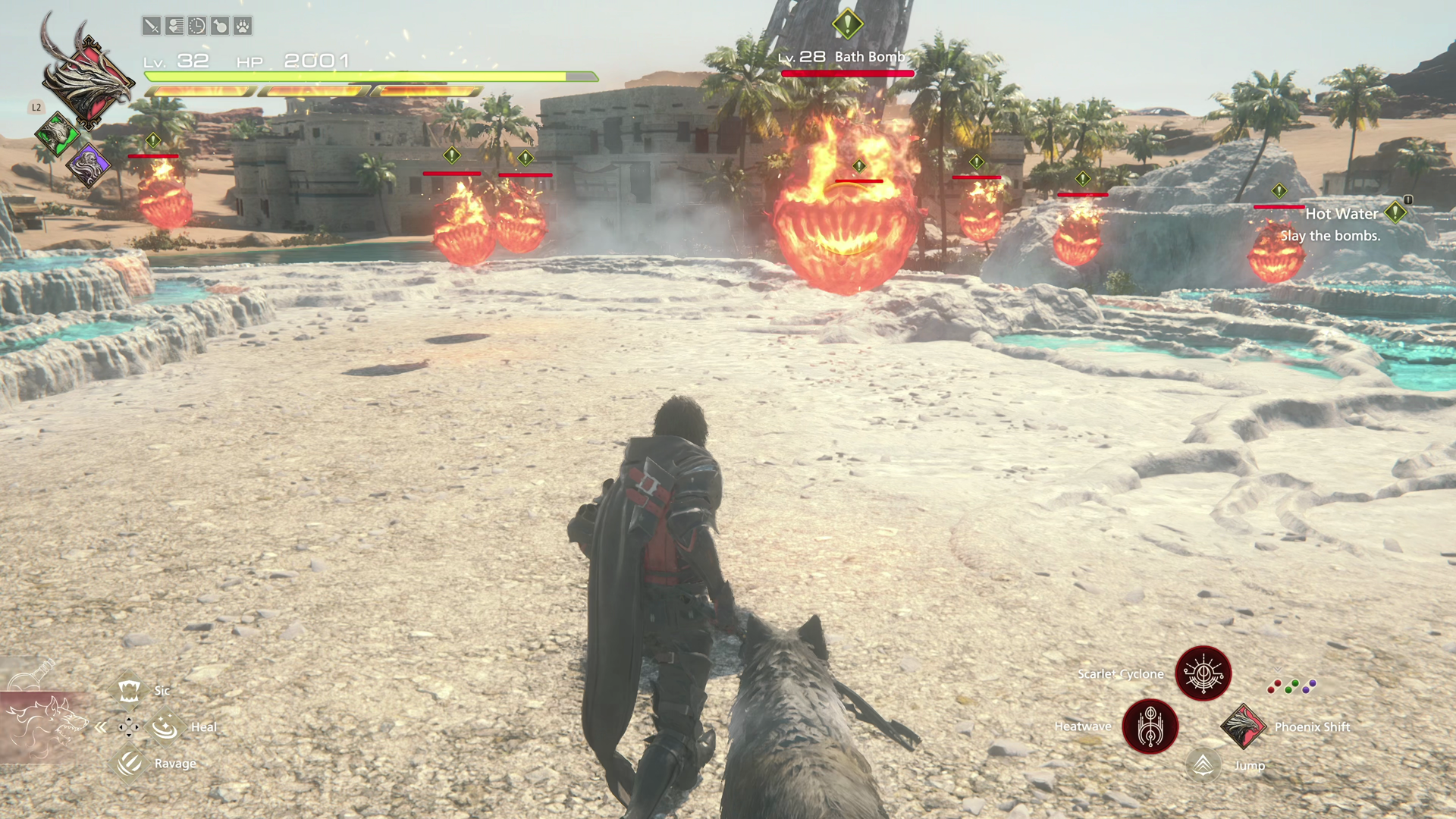The height and width of the screenshot is (819, 1456).
Task: Use Torgal's Heal command
Action: click(x=165, y=727)
